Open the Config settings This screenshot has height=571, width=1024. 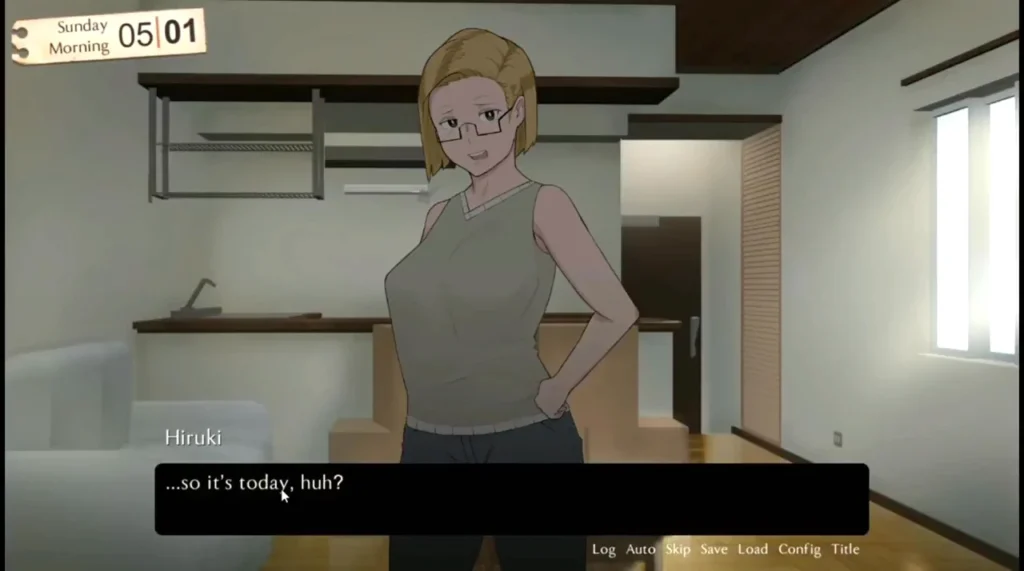[x=799, y=549]
